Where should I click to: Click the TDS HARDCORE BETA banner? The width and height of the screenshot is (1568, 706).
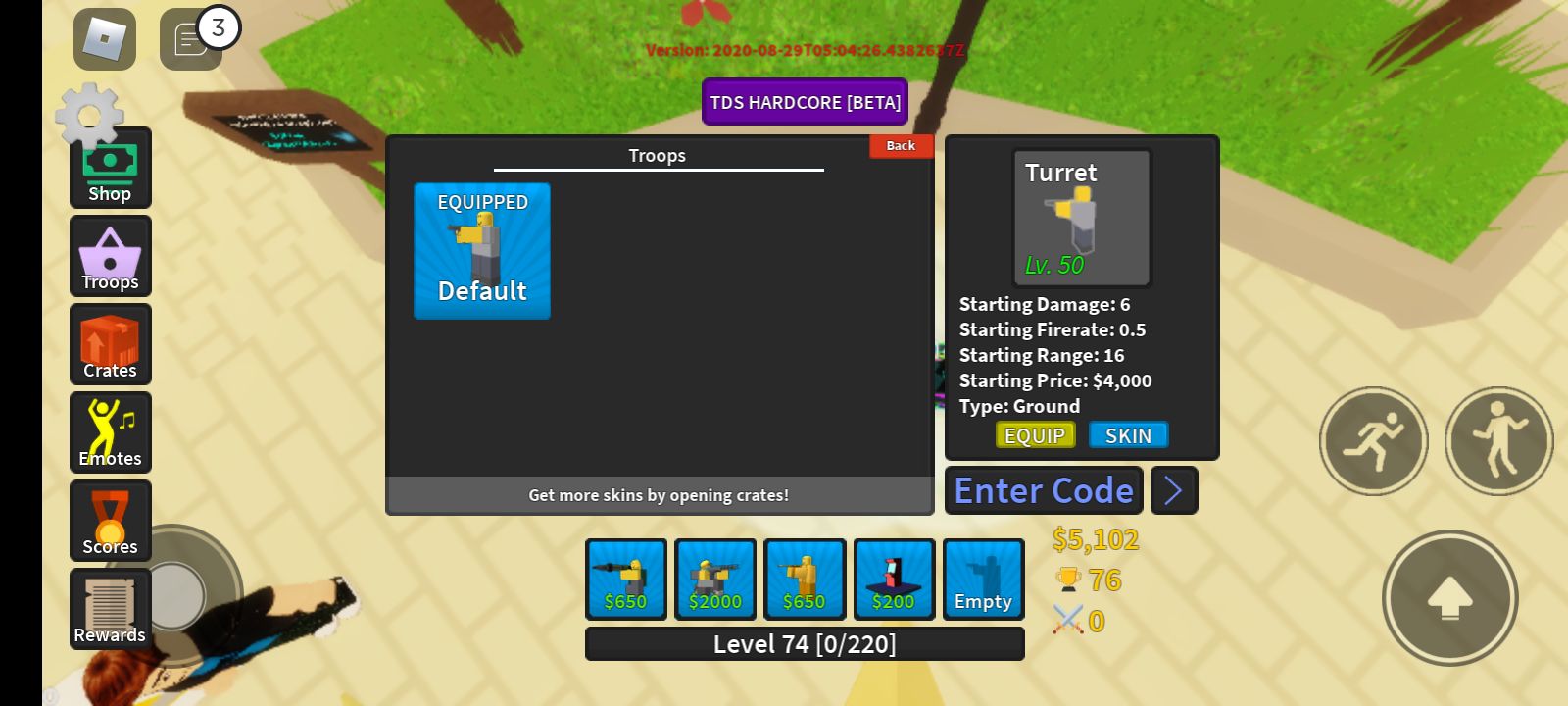[x=805, y=101]
